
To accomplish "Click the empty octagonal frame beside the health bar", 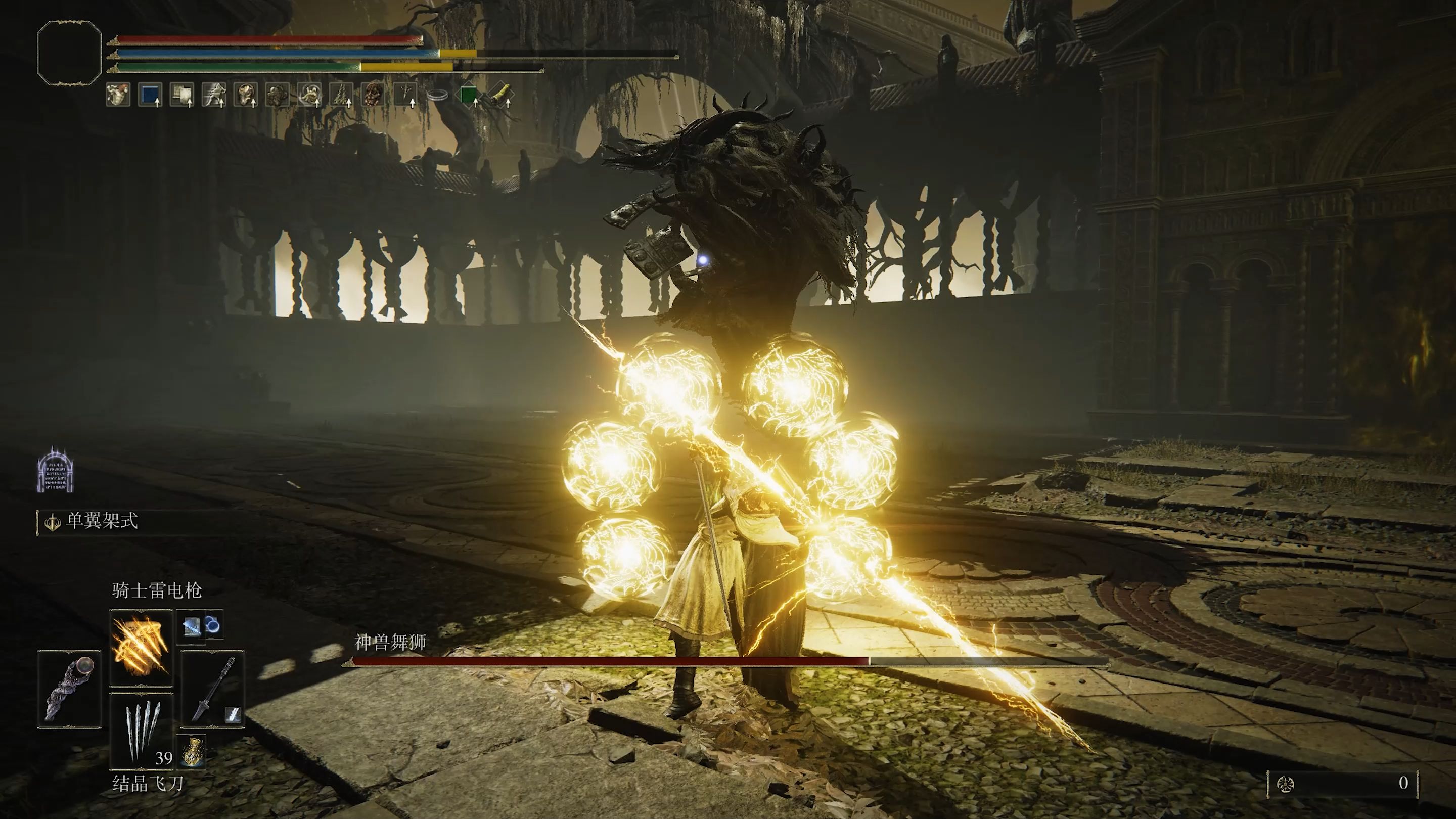I will [x=69, y=53].
